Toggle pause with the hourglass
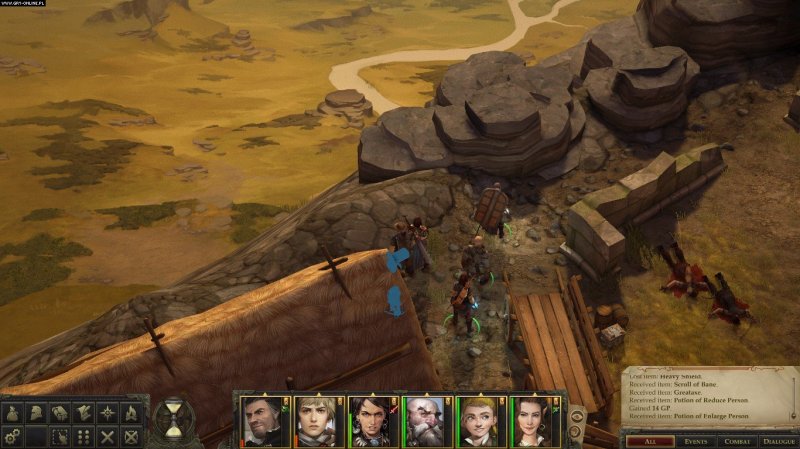Image resolution: width=800 pixels, height=449 pixels. coord(174,418)
